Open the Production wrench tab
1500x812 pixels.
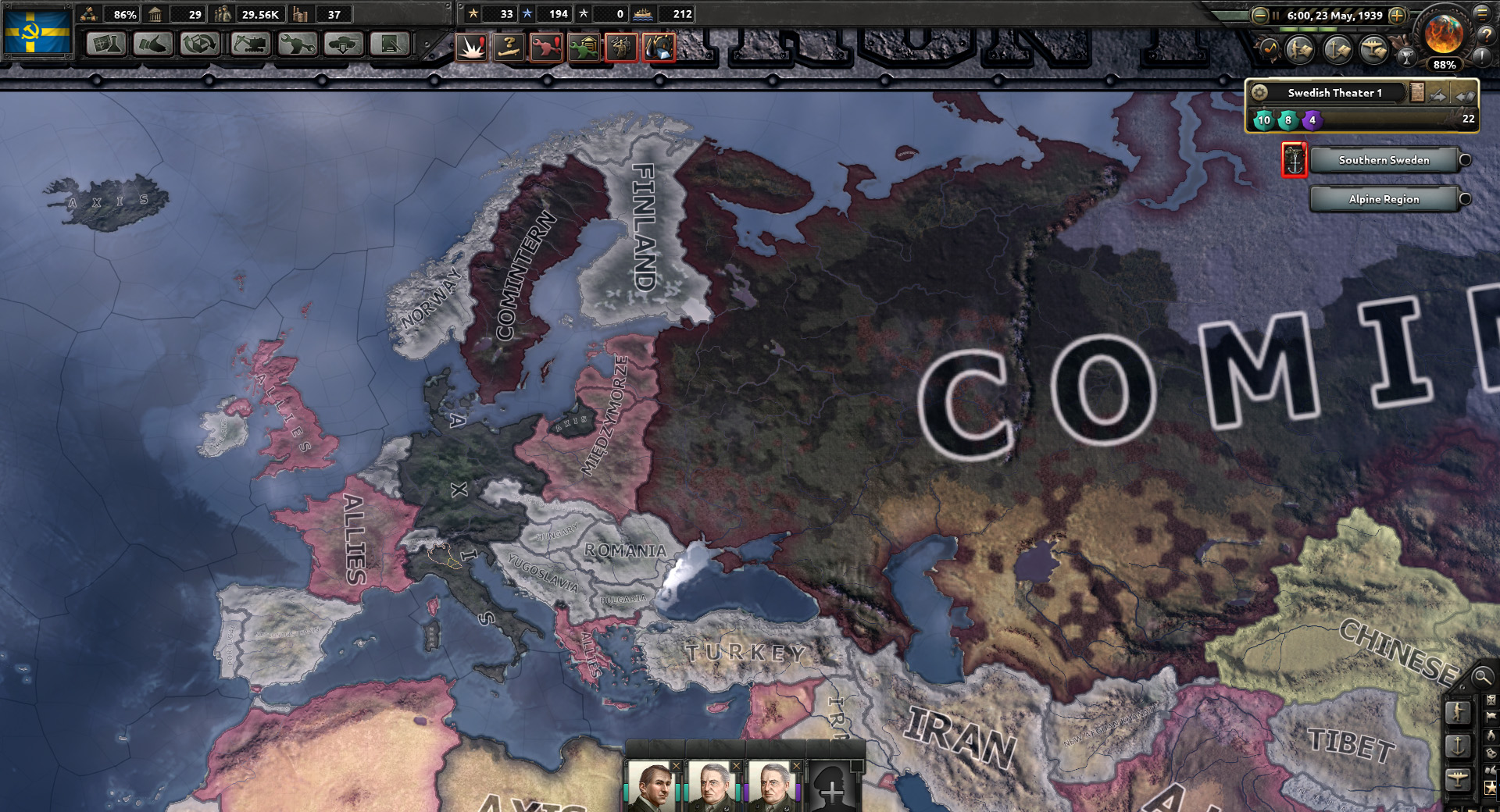pyautogui.click(x=296, y=45)
